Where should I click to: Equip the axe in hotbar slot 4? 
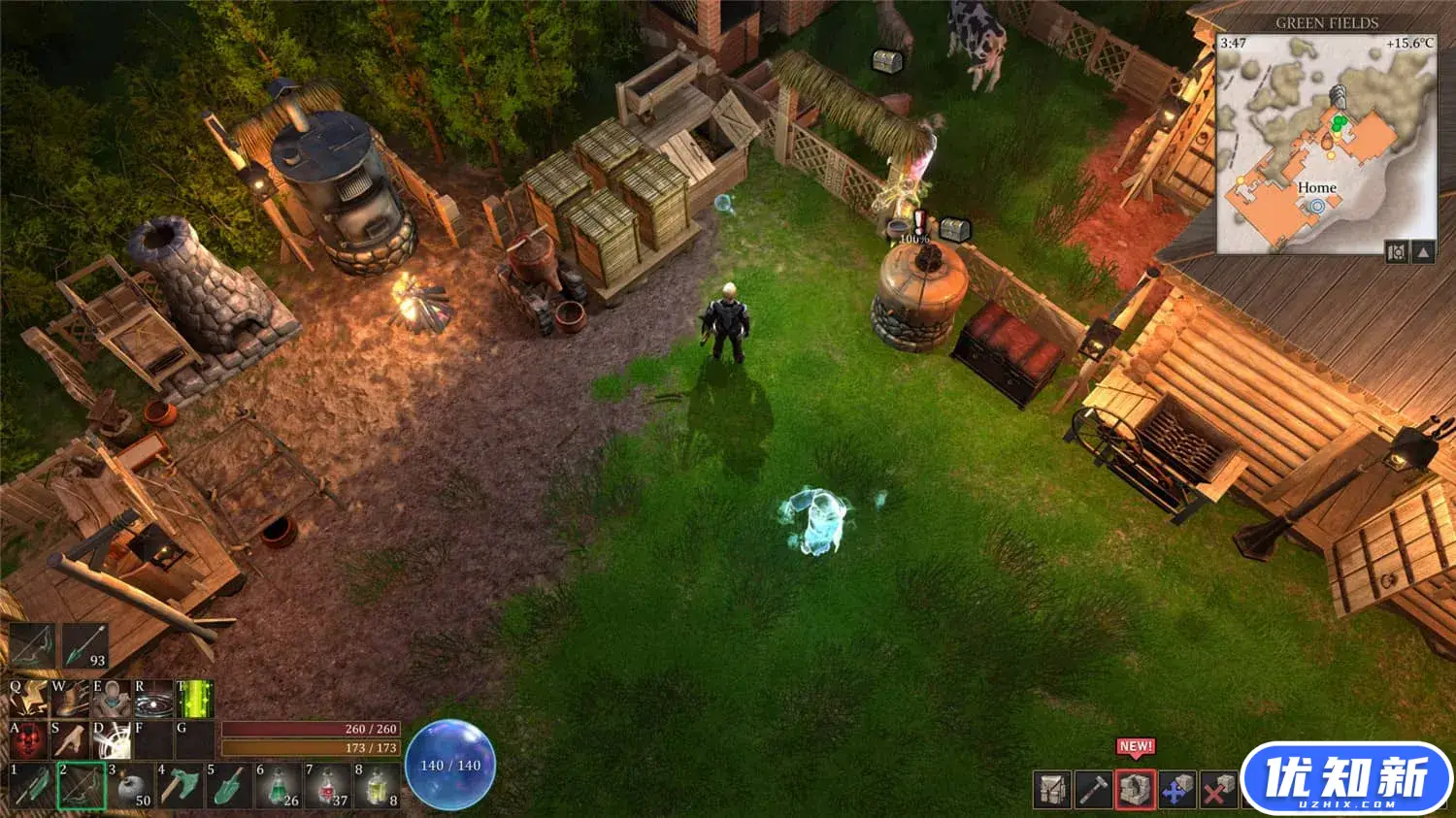pos(180,786)
